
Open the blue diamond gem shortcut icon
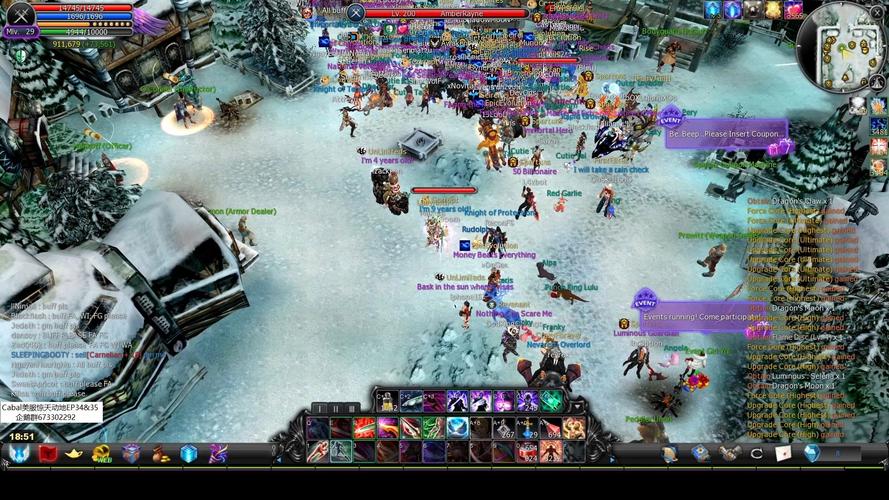[x=811, y=453]
